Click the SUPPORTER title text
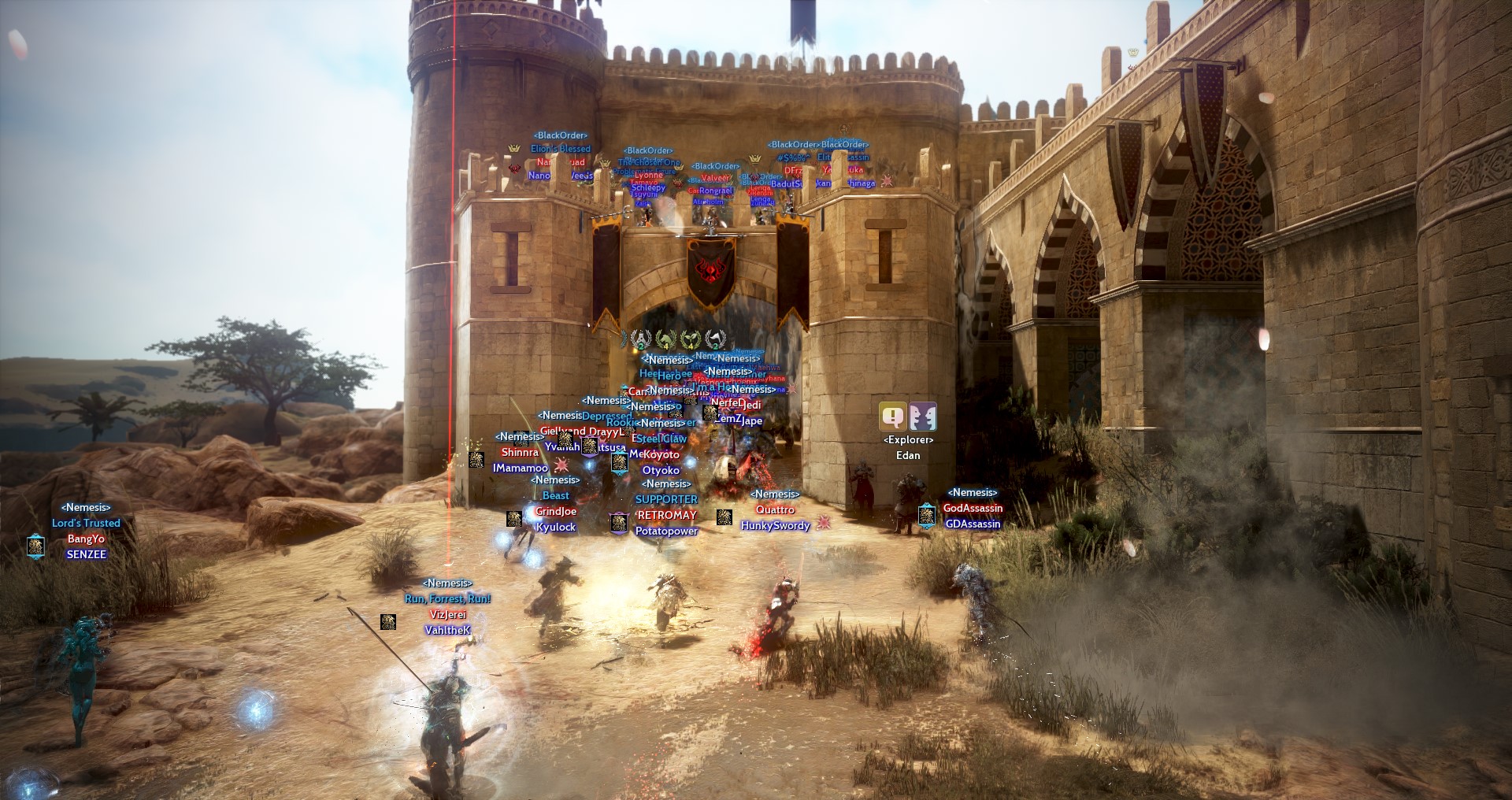This screenshot has height=800, width=1512. click(x=665, y=498)
